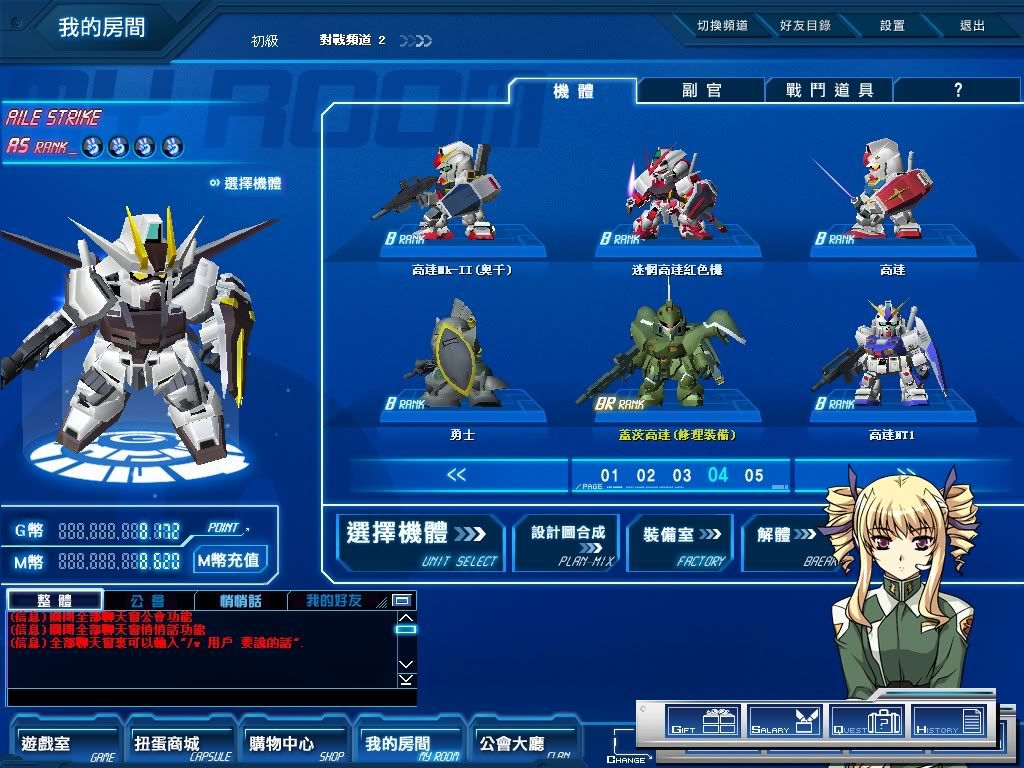Open the 切換頻道 channel switch menu
Viewport: 1024px width, 768px height.
(722, 26)
